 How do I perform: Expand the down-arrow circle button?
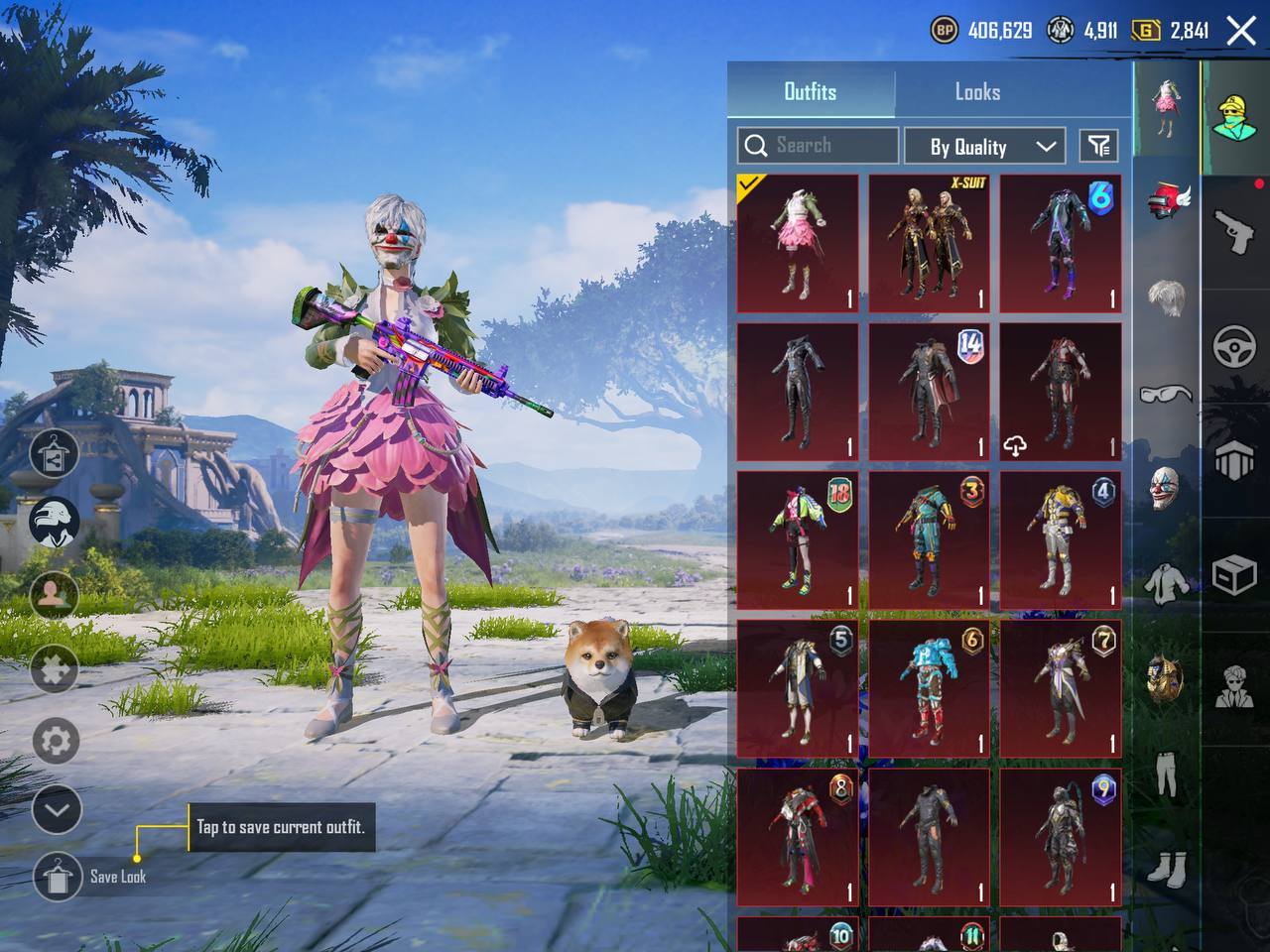(x=56, y=810)
